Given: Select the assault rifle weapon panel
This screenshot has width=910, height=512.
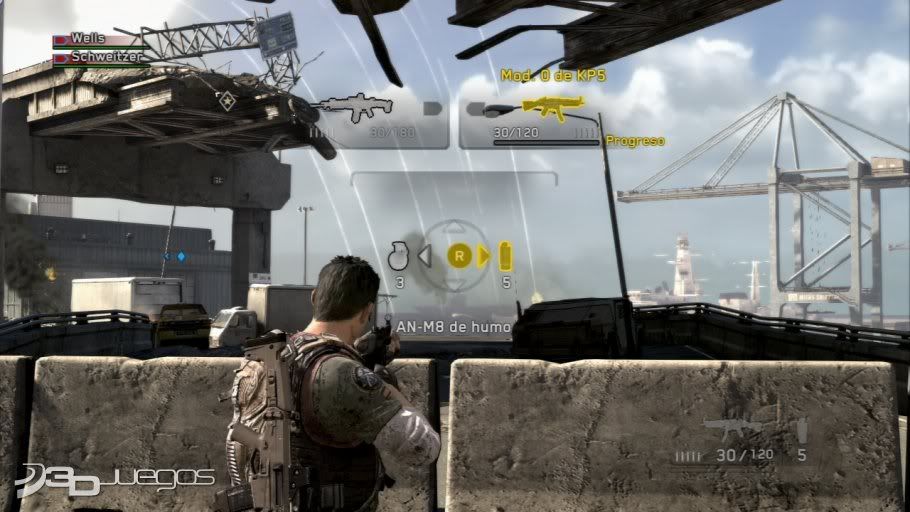Looking at the screenshot, I should click(378, 120).
